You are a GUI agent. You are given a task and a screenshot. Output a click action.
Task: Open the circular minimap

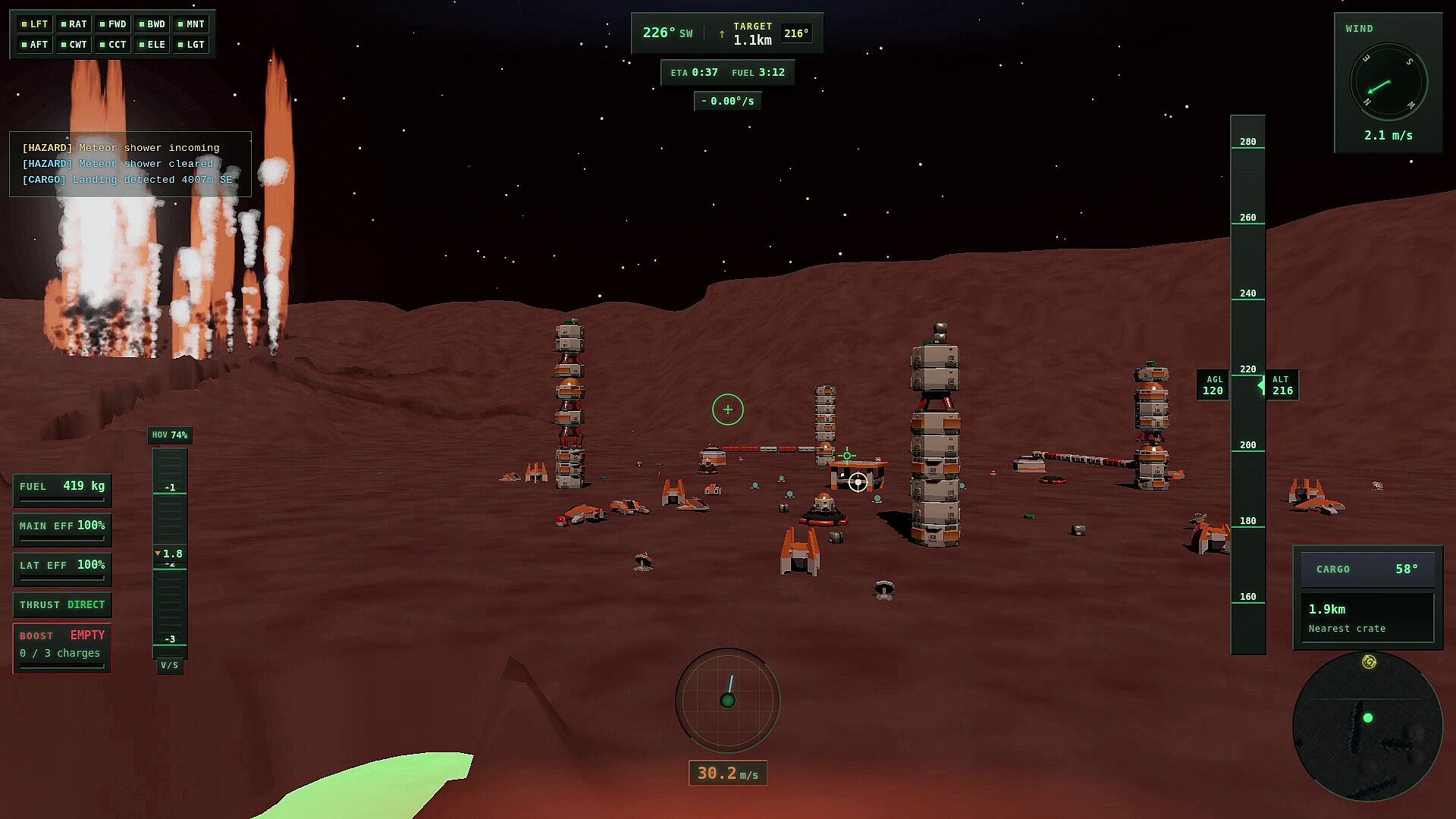point(1367,726)
